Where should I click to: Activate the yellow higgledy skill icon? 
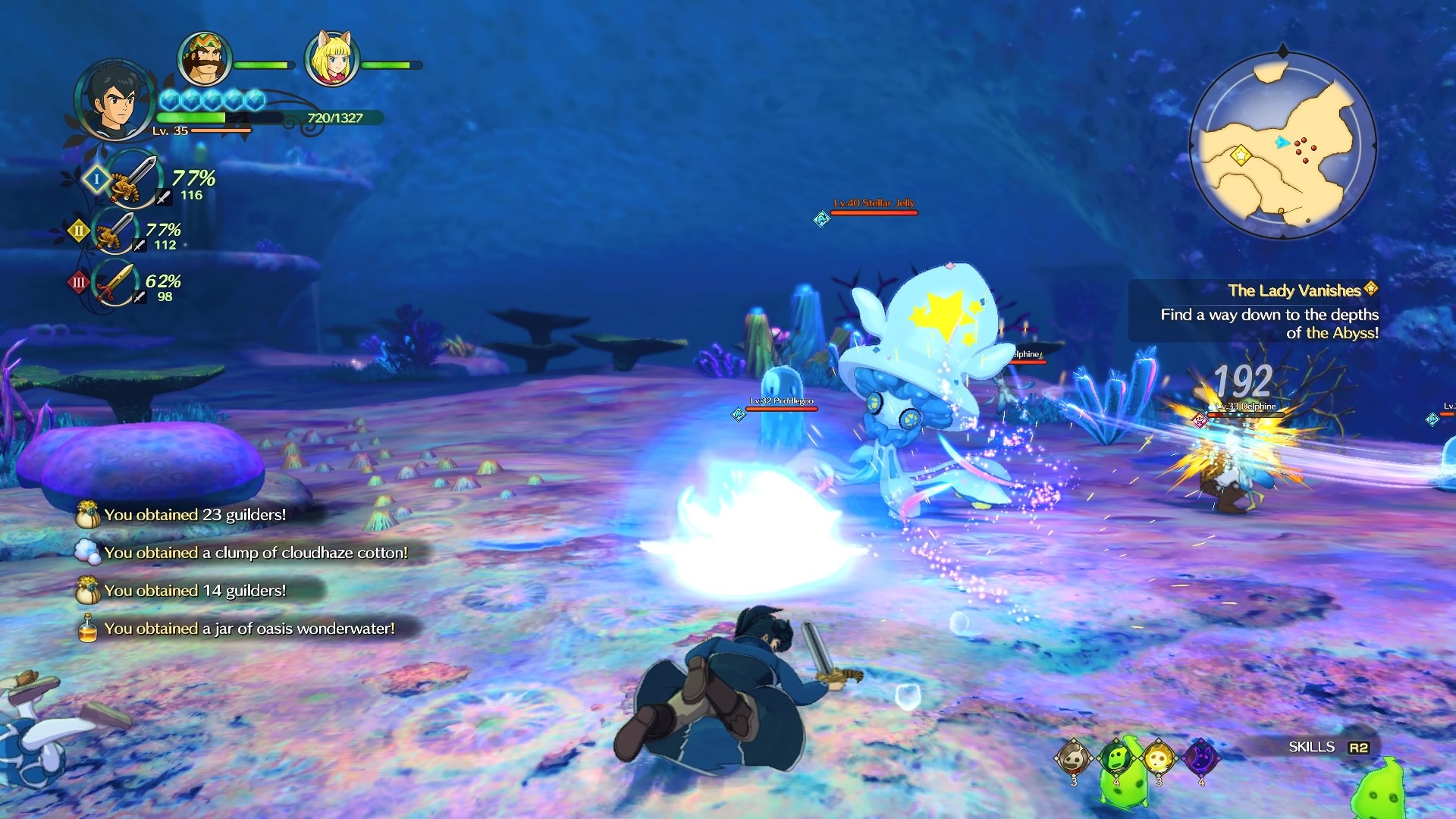[x=1158, y=757]
